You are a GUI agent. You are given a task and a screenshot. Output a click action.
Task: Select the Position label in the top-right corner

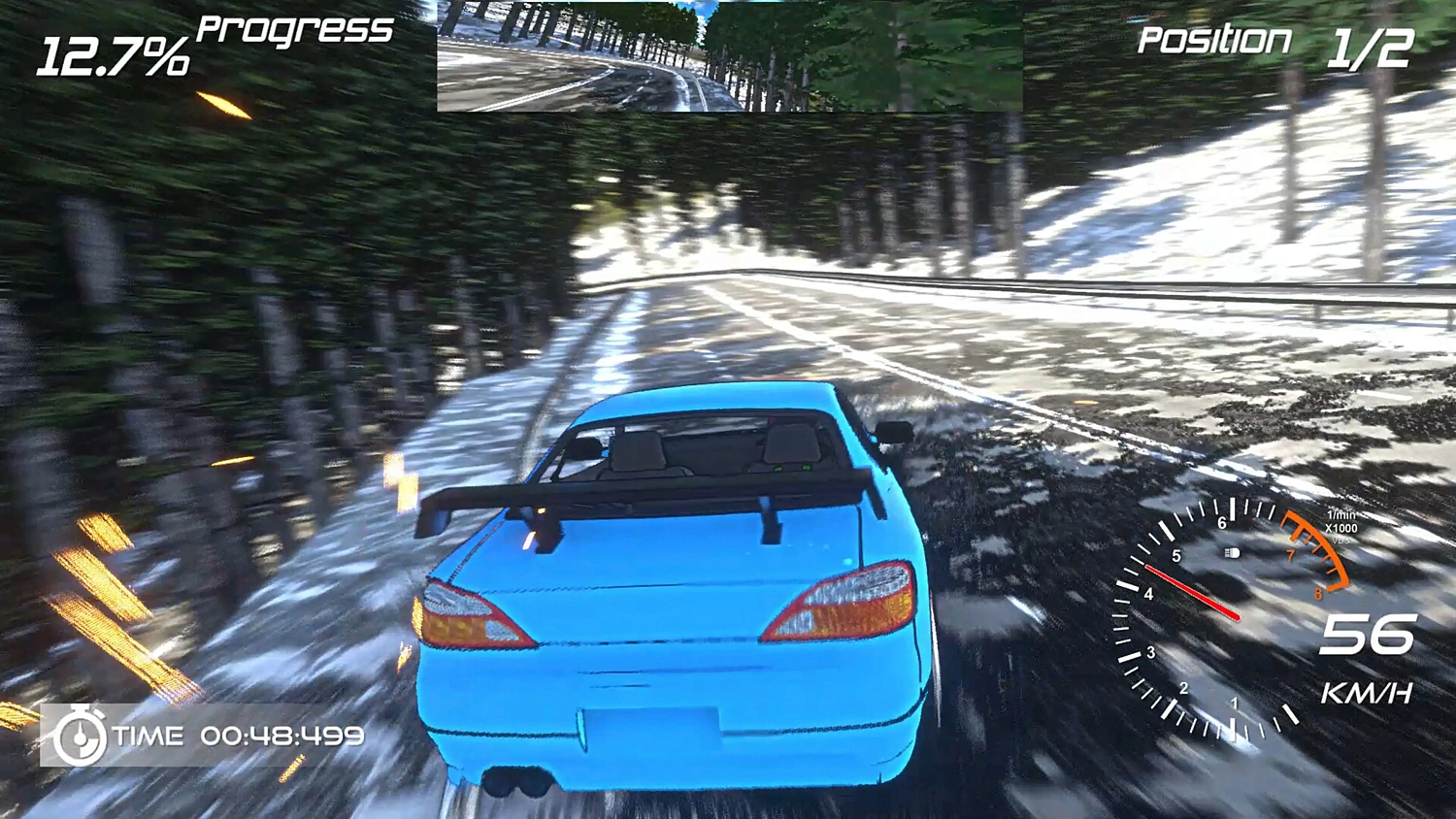click(1213, 41)
